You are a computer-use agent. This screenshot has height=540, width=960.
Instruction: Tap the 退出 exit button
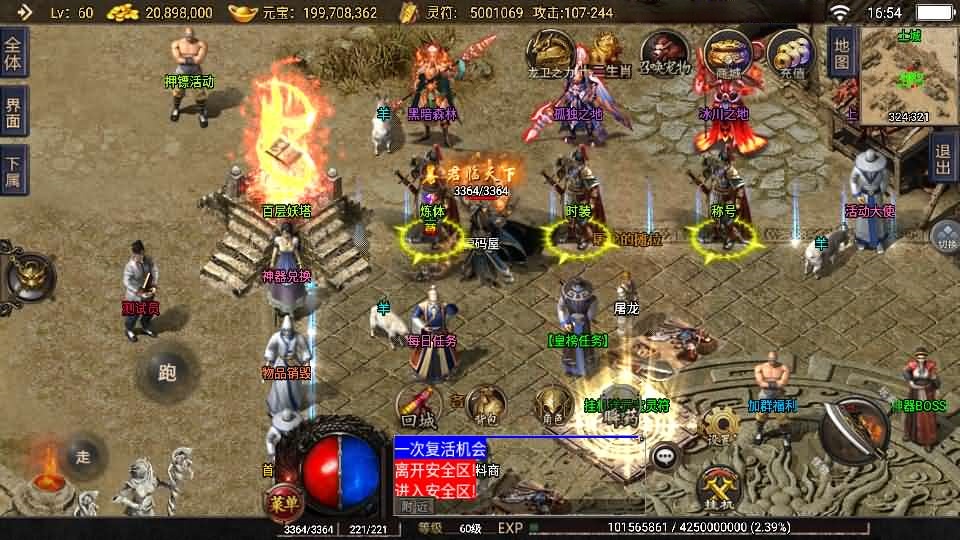(x=941, y=159)
